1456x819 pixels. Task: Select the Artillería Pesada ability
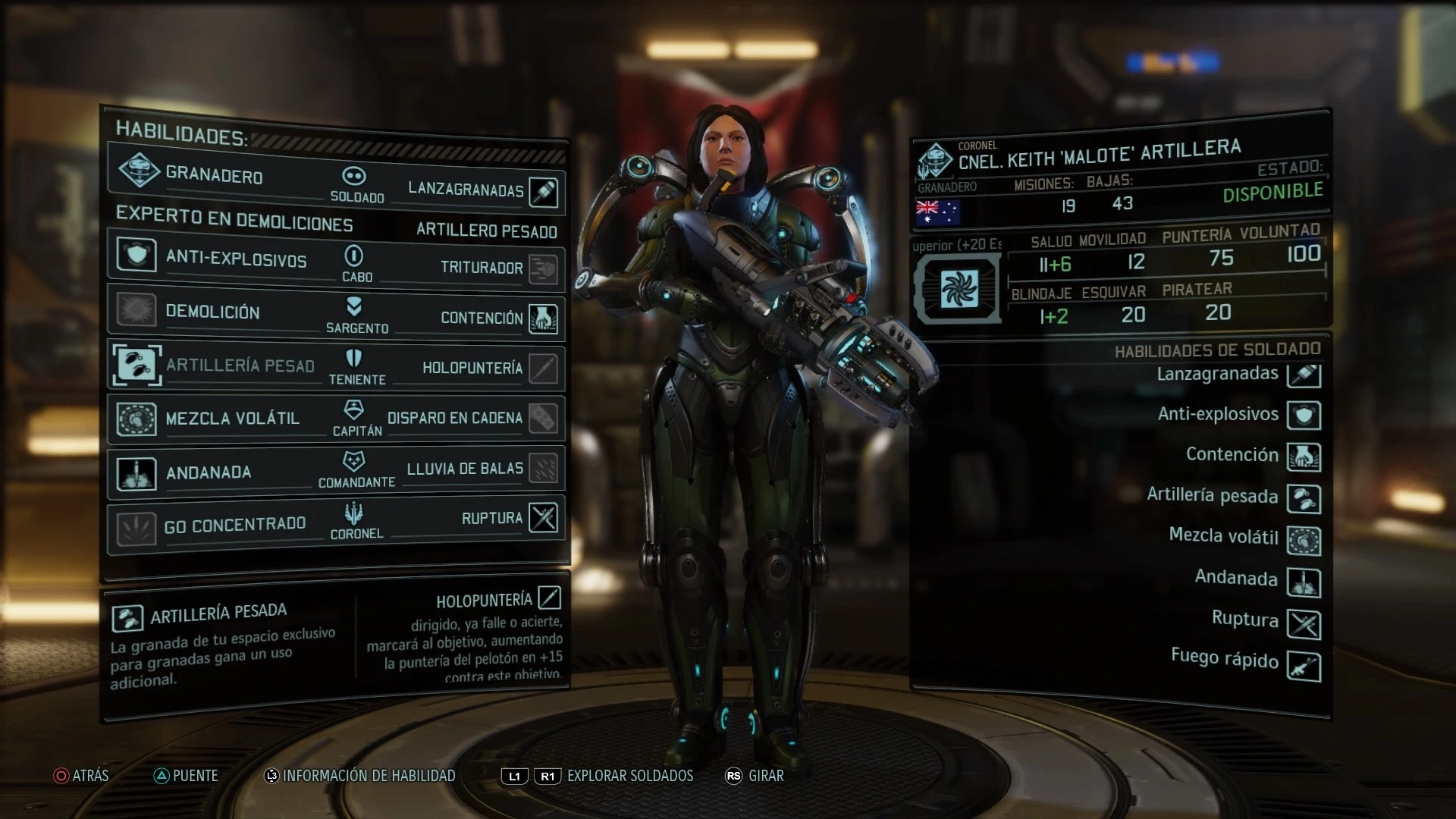pyautogui.click(x=136, y=363)
